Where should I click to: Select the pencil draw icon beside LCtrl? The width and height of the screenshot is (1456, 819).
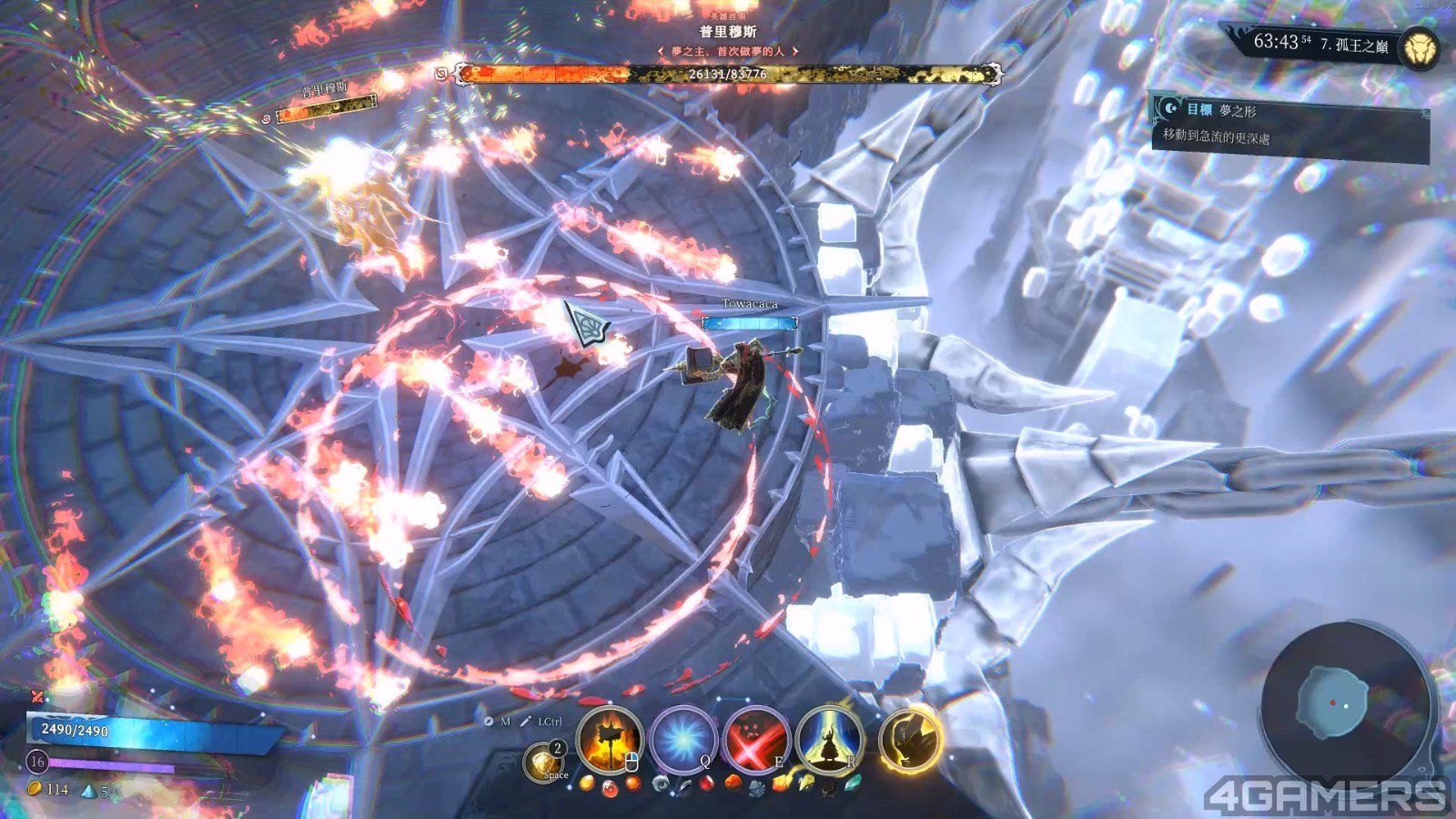[x=525, y=722]
